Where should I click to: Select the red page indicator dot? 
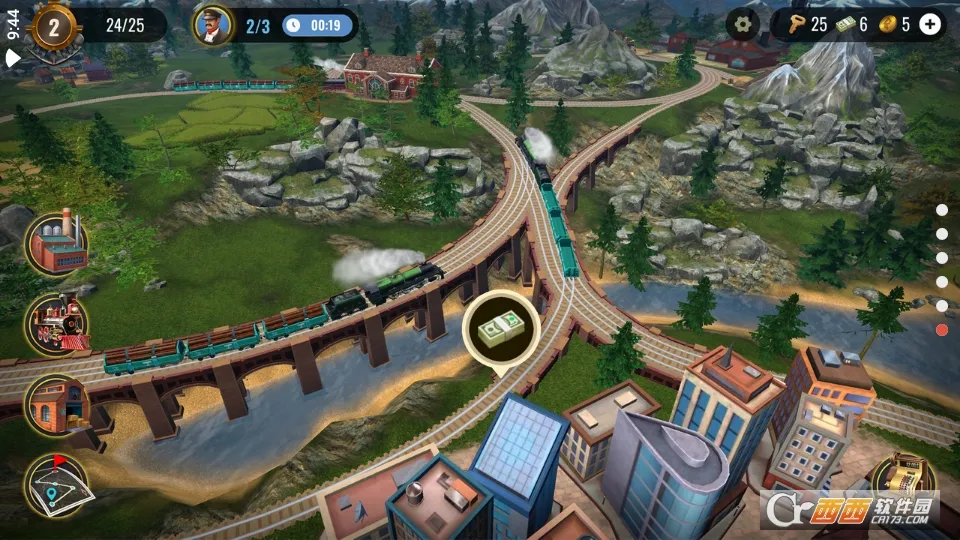click(x=942, y=329)
